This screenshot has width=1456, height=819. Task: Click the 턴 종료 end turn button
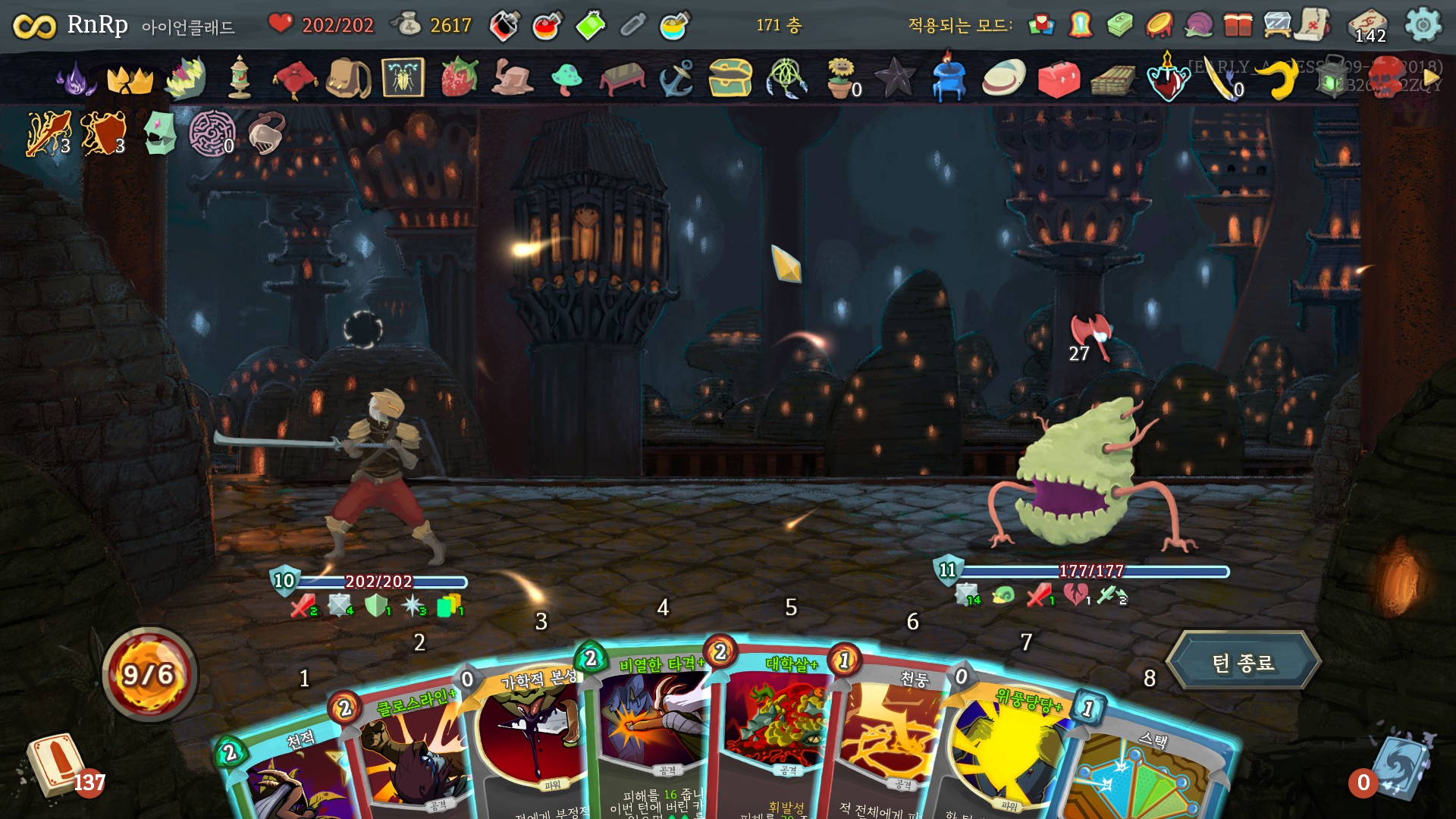click(x=1243, y=663)
